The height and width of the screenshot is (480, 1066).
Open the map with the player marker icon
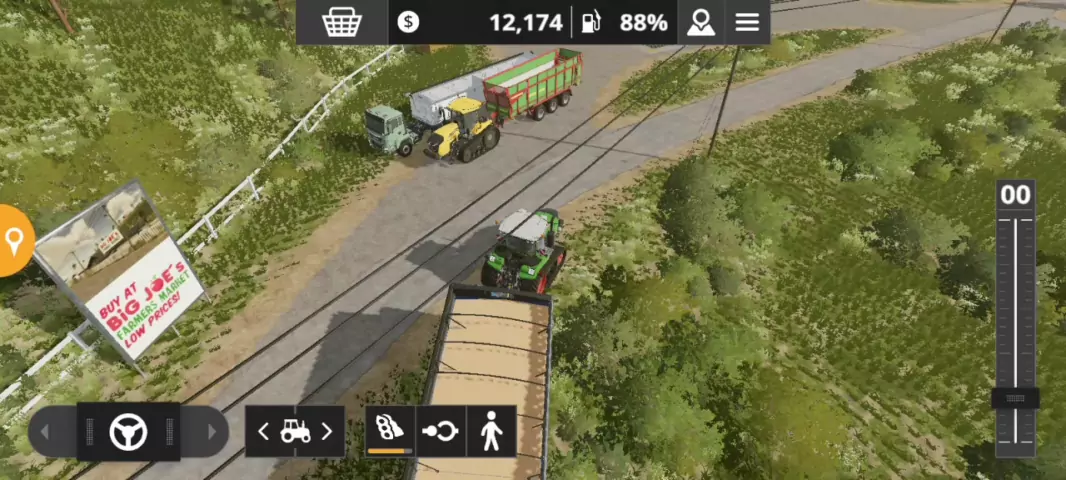(x=701, y=22)
